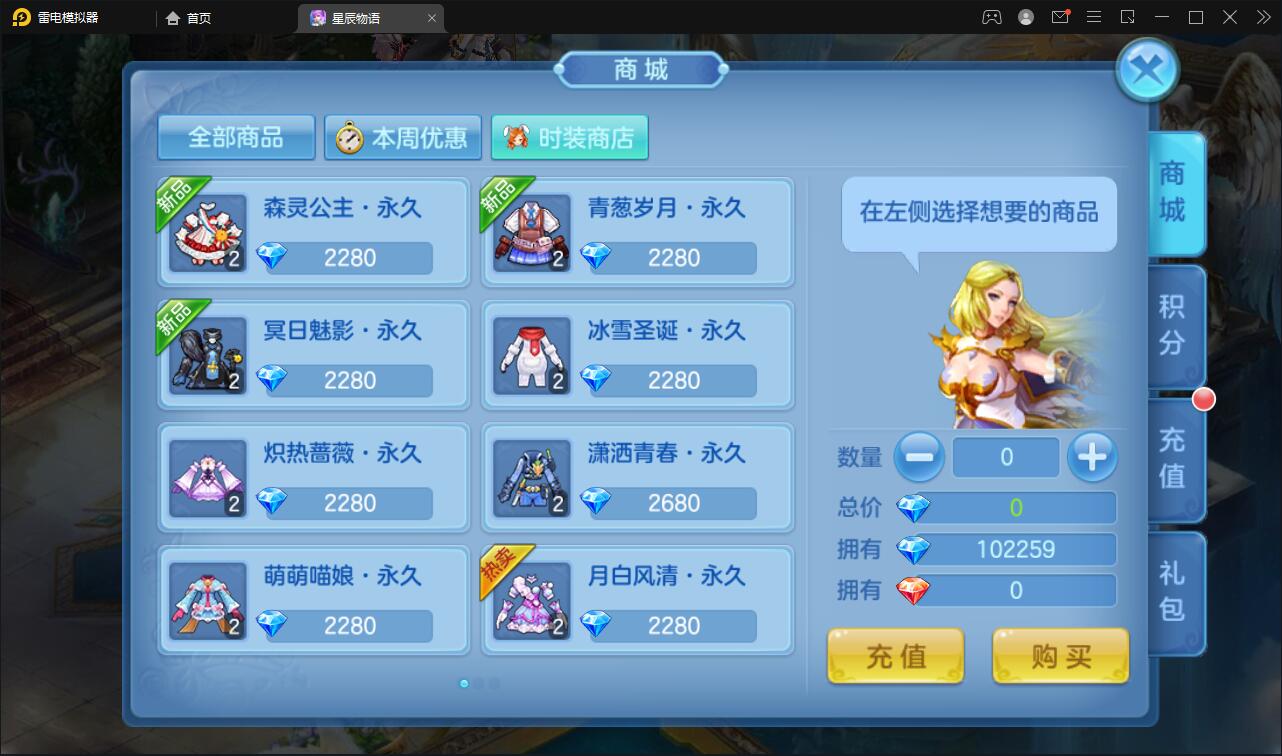Switch to the 本周优惠 category
The image size is (1282, 756).
click(x=401, y=138)
